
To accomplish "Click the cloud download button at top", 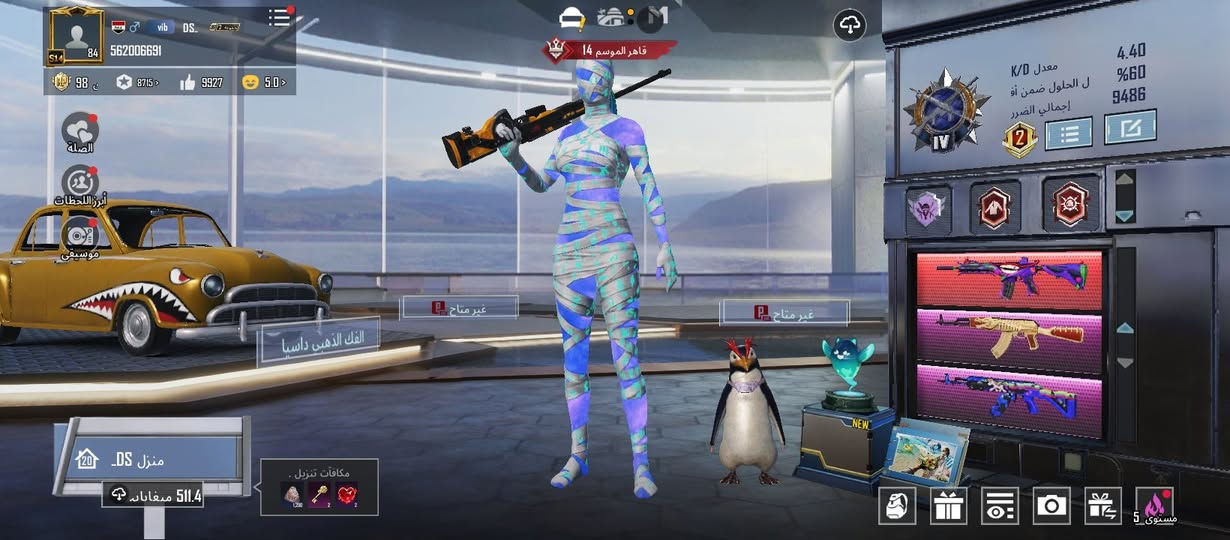I will click(849, 26).
